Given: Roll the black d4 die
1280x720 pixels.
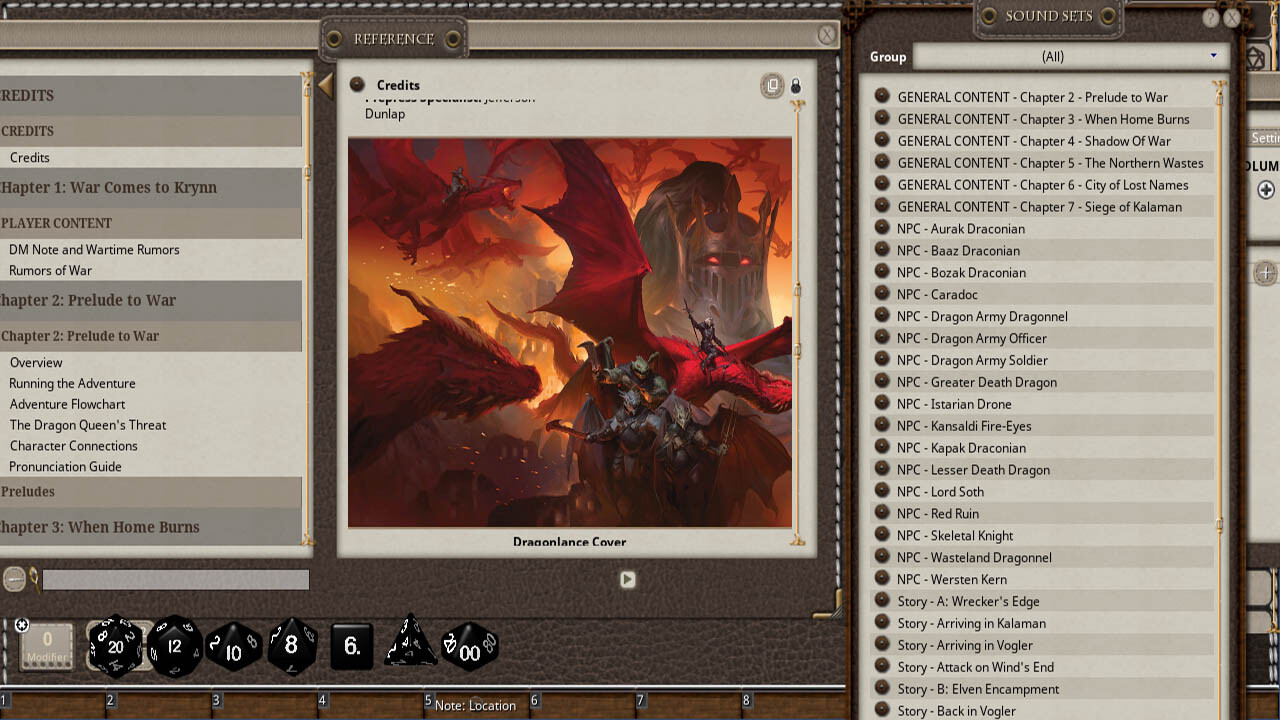Looking at the screenshot, I should coord(409,647).
